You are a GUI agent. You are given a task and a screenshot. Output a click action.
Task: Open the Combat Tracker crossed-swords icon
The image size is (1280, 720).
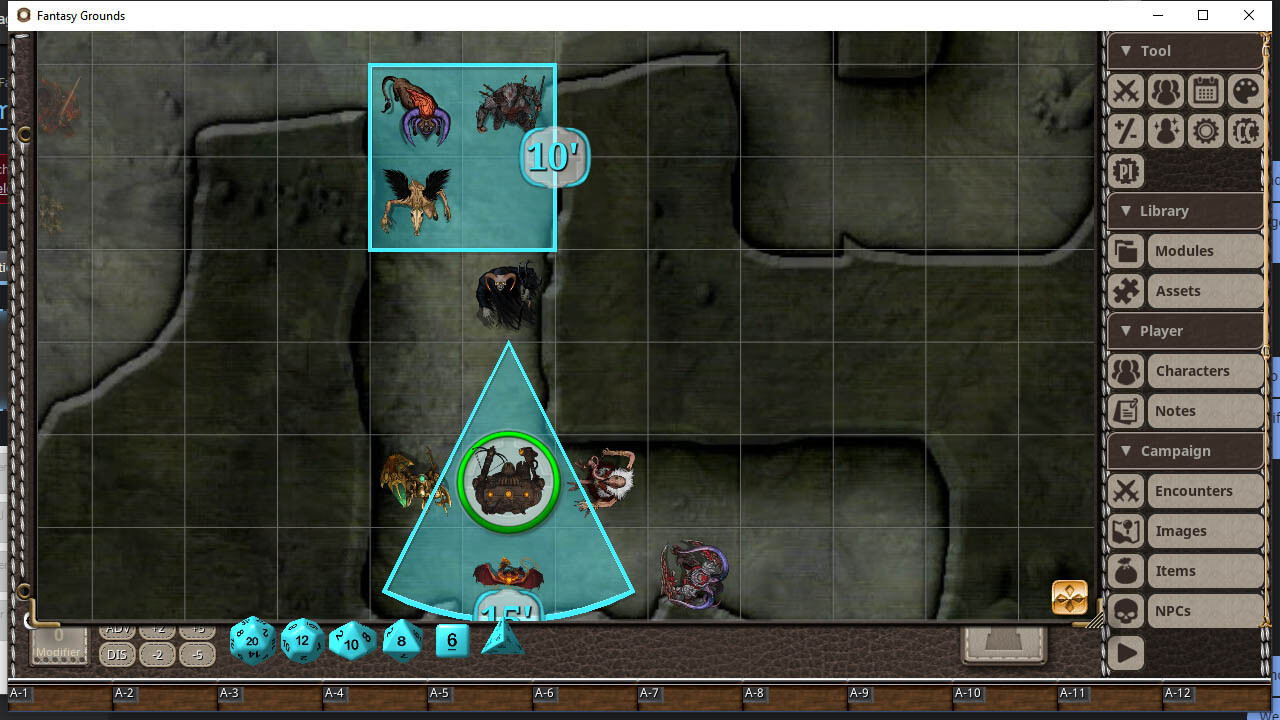pos(1125,91)
